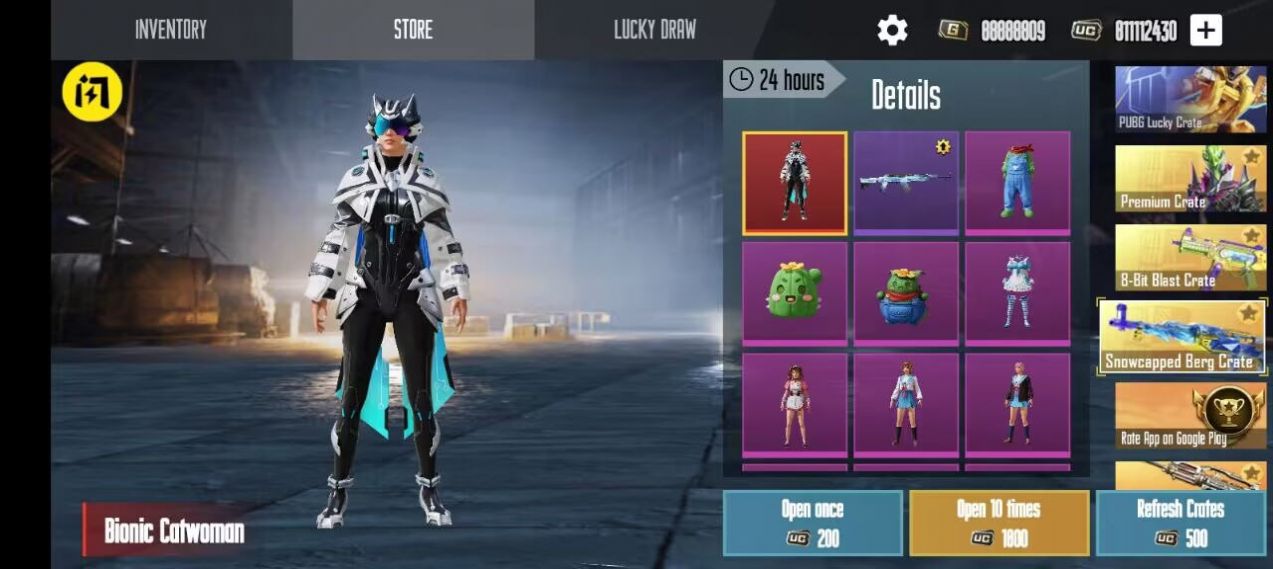Open the crate once for 200 UC
The width and height of the screenshot is (1273, 569).
coord(812,523)
